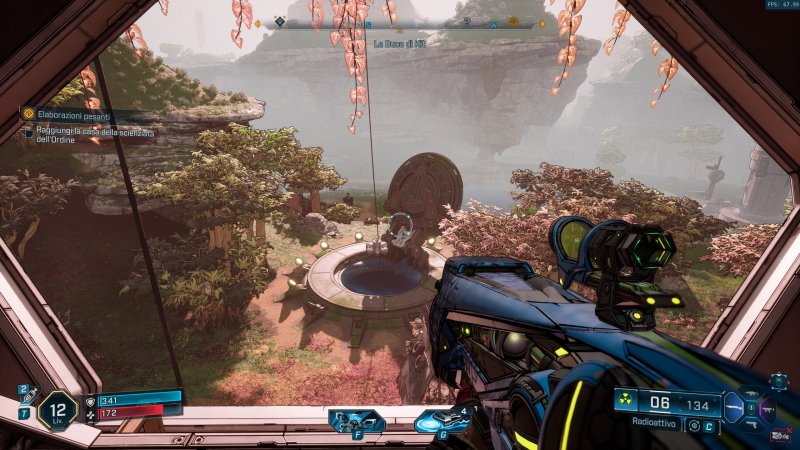Switch to the top weapon slot
800x450 pixels.
751,394
